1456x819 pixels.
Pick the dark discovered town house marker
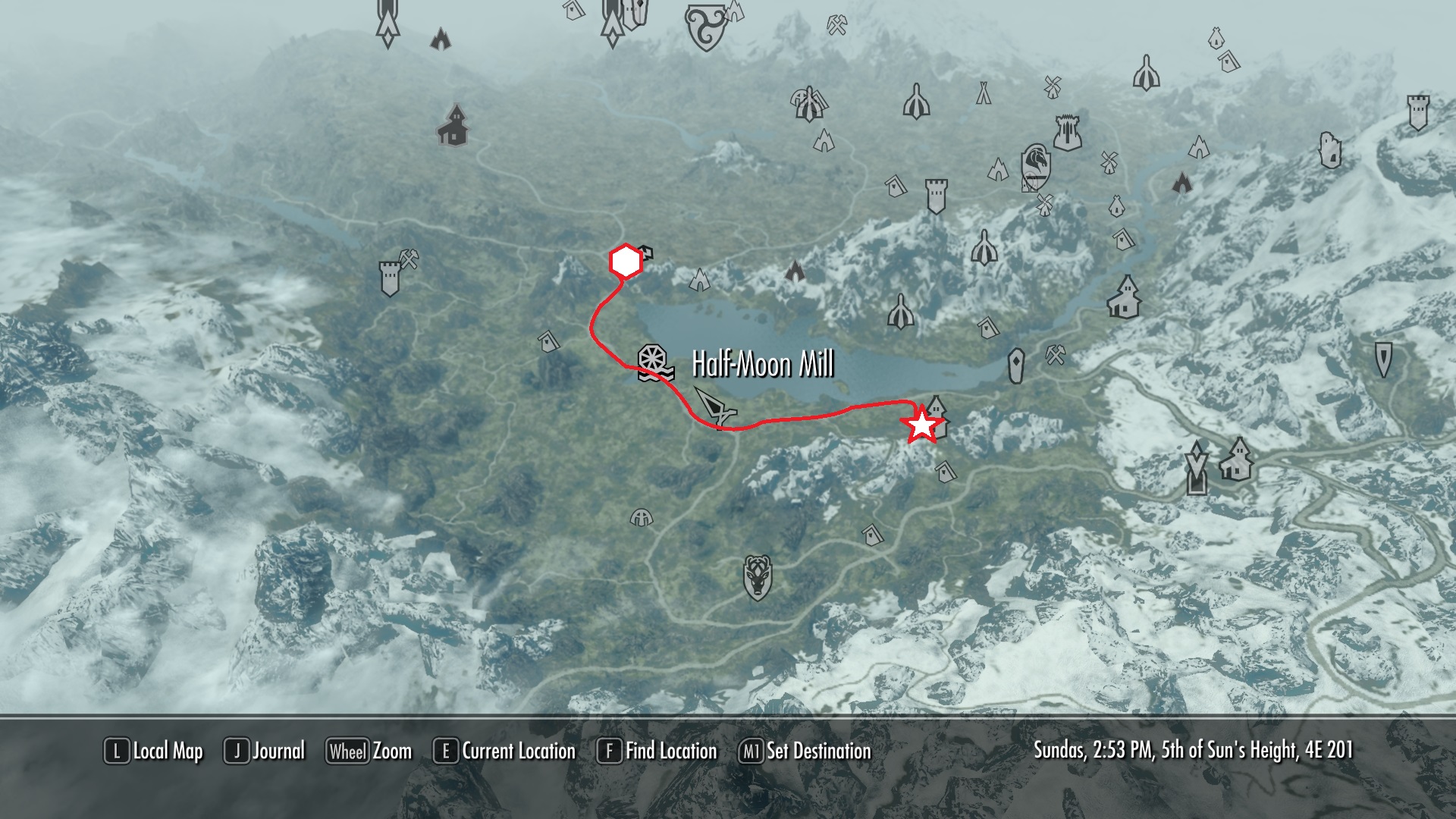click(453, 125)
